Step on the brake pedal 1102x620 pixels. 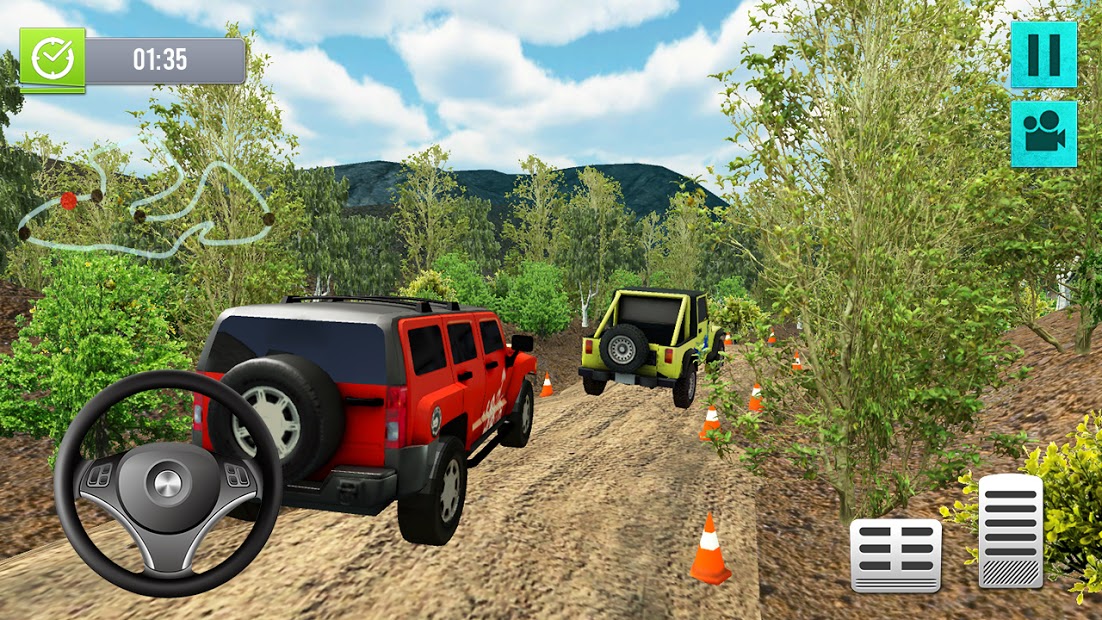(895, 554)
